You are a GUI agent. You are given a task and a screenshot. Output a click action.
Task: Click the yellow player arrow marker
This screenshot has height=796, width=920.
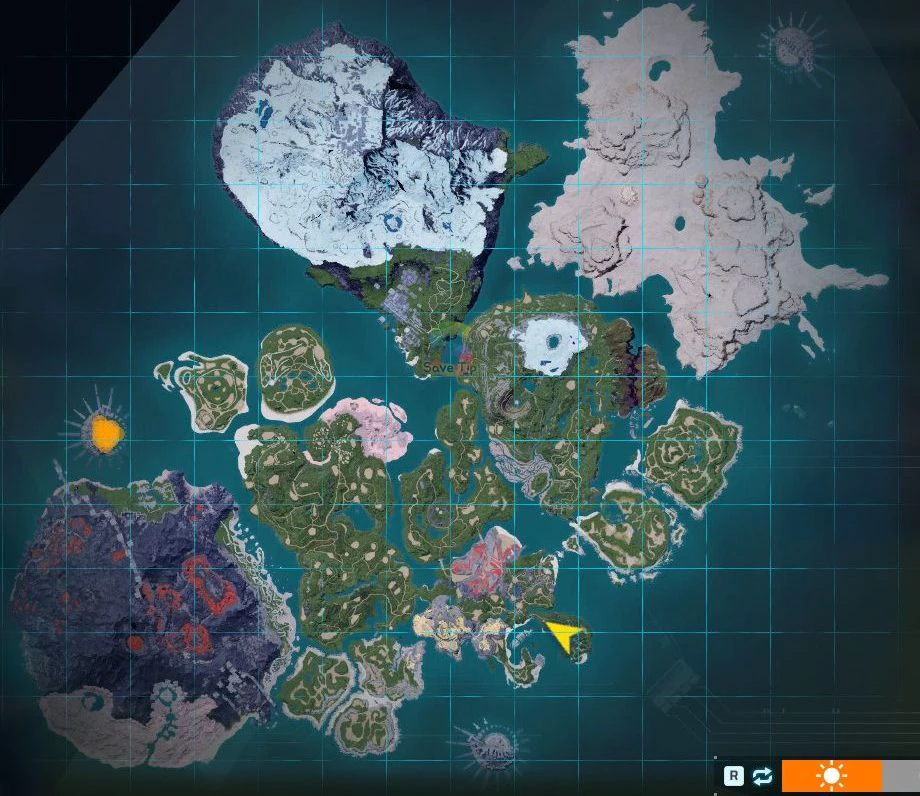click(x=565, y=636)
